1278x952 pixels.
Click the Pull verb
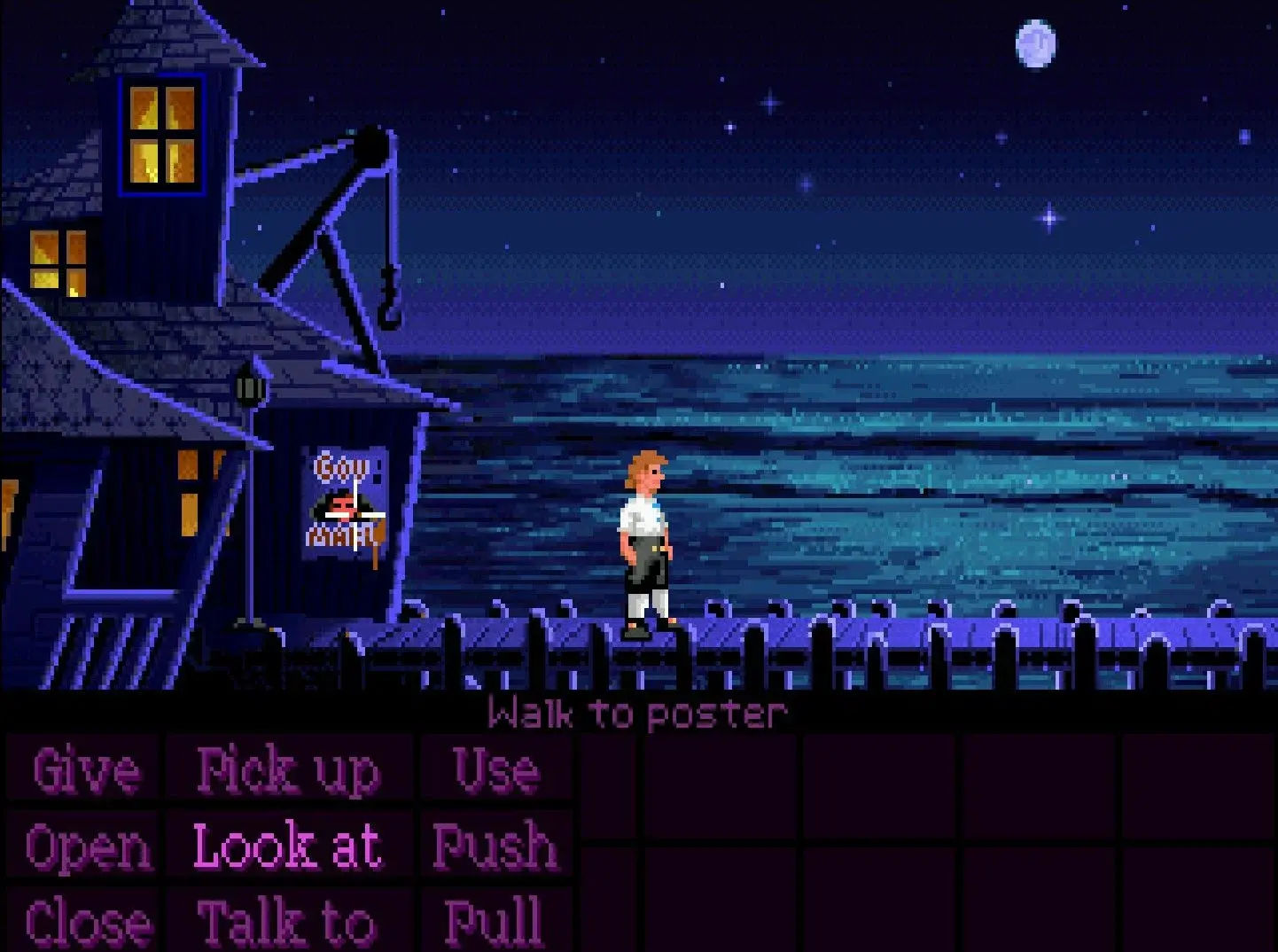(496, 922)
